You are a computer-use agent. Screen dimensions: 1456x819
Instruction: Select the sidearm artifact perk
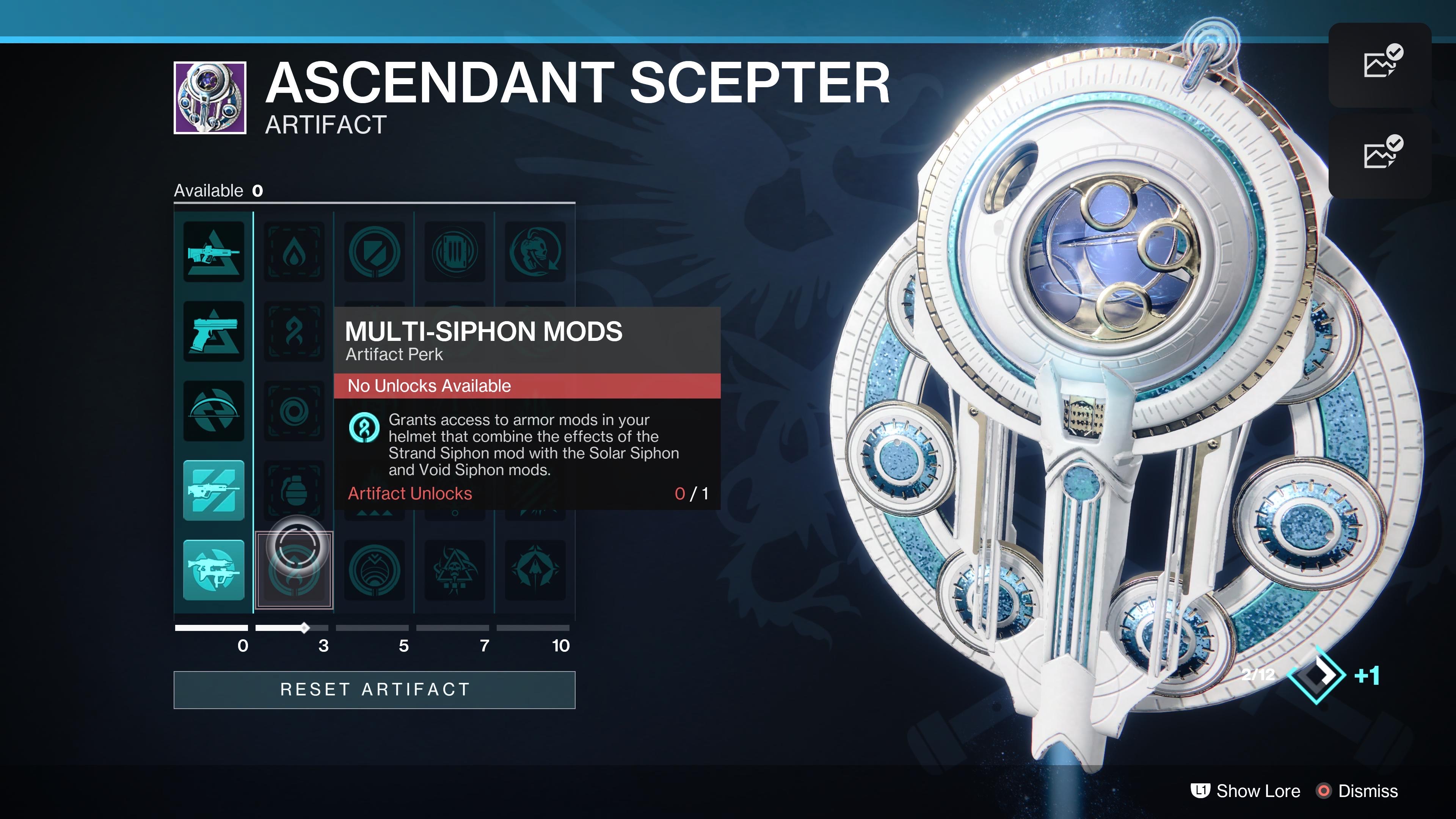click(x=213, y=332)
